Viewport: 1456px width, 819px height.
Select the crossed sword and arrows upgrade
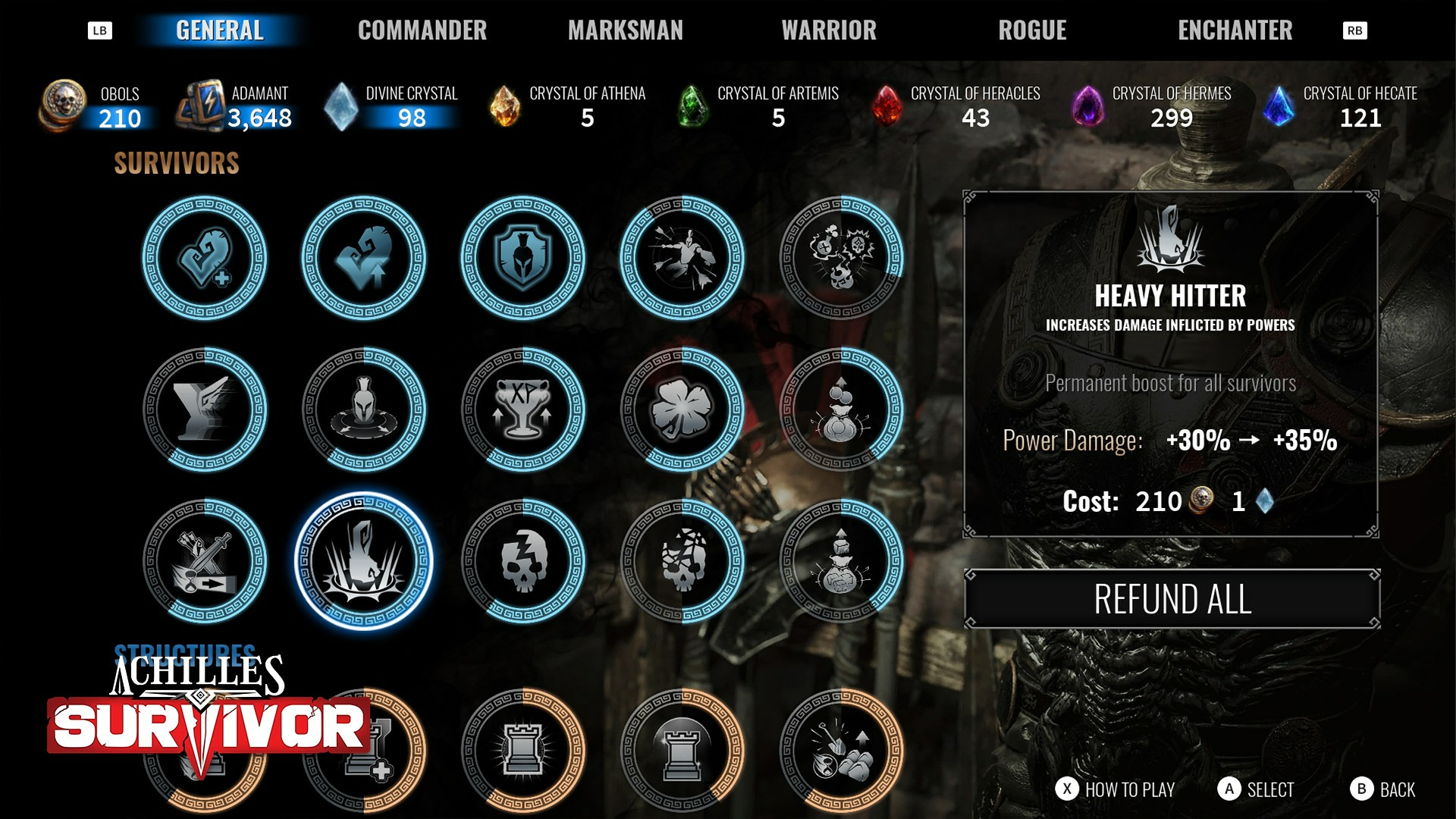coord(205,561)
